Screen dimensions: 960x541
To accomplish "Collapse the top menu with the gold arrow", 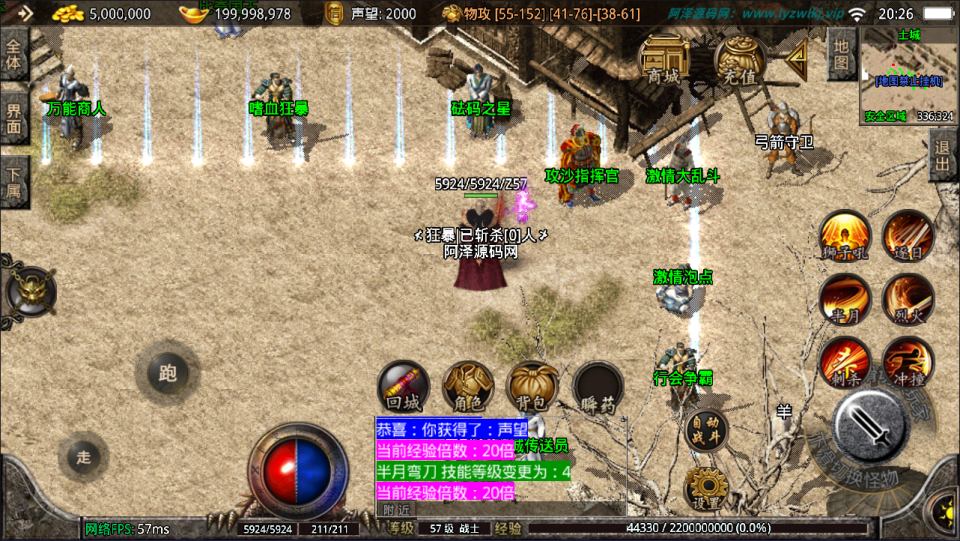I will tap(797, 60).
